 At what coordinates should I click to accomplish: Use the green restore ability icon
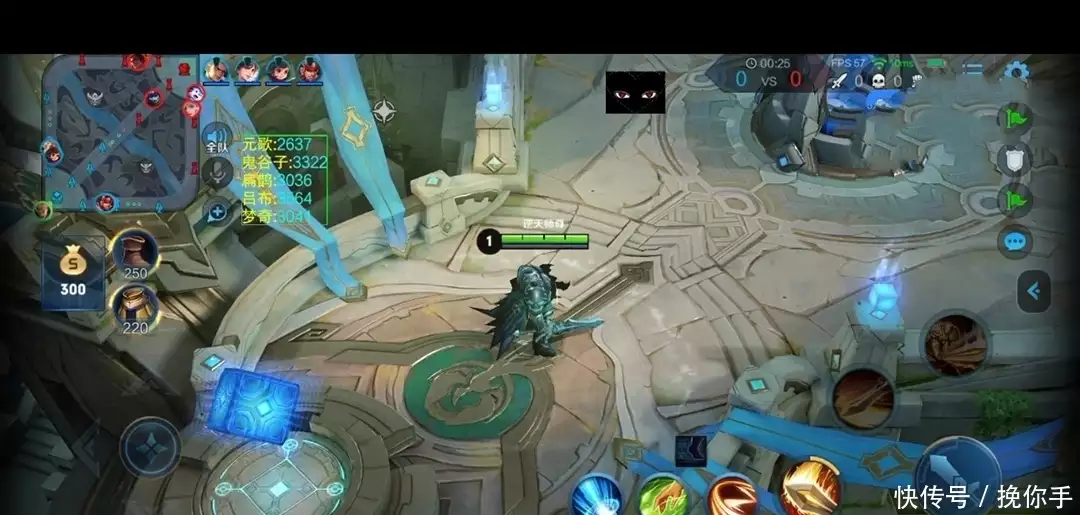coord(662,496)
